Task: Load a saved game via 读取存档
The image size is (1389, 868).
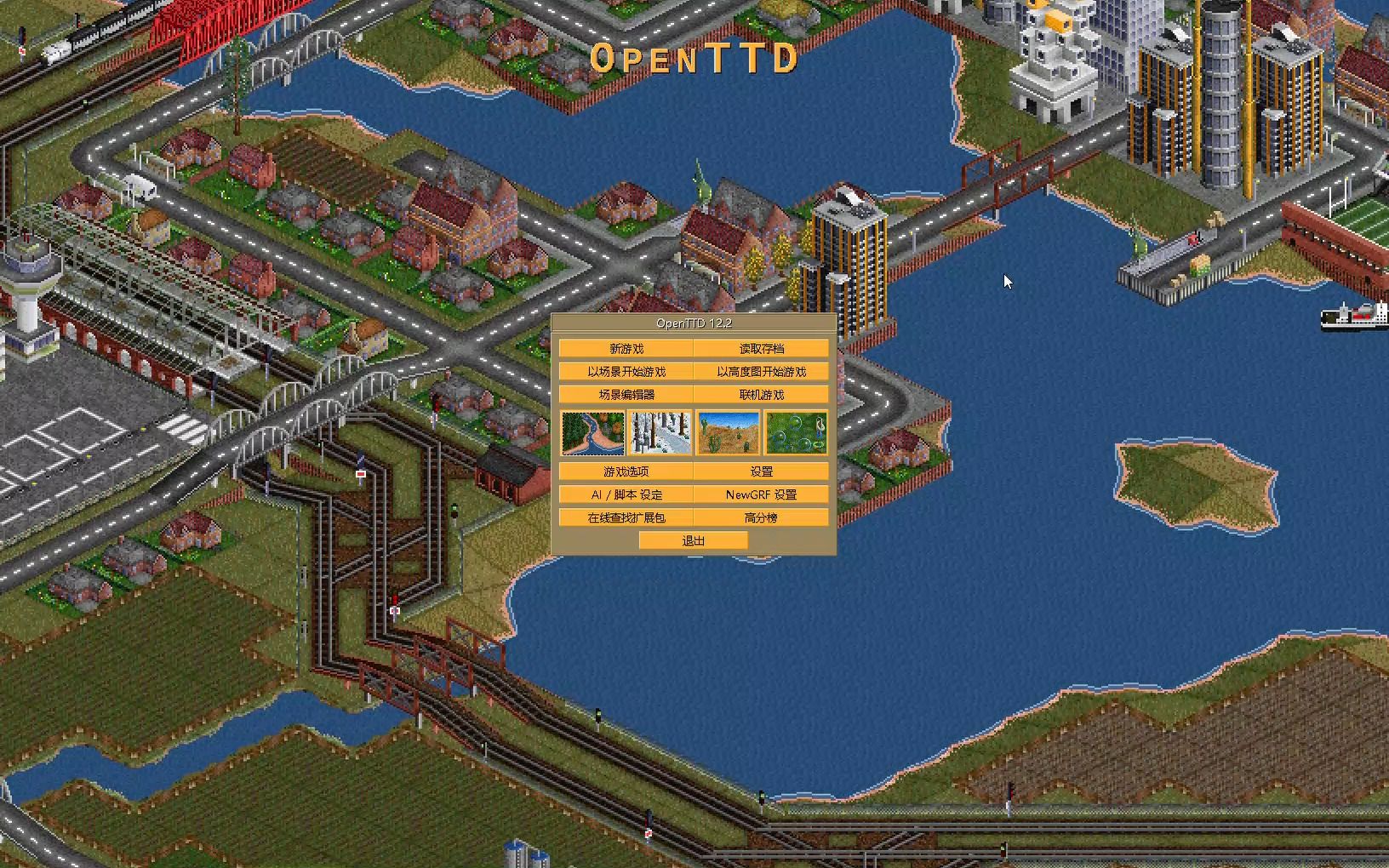Action: coord(760,347)
